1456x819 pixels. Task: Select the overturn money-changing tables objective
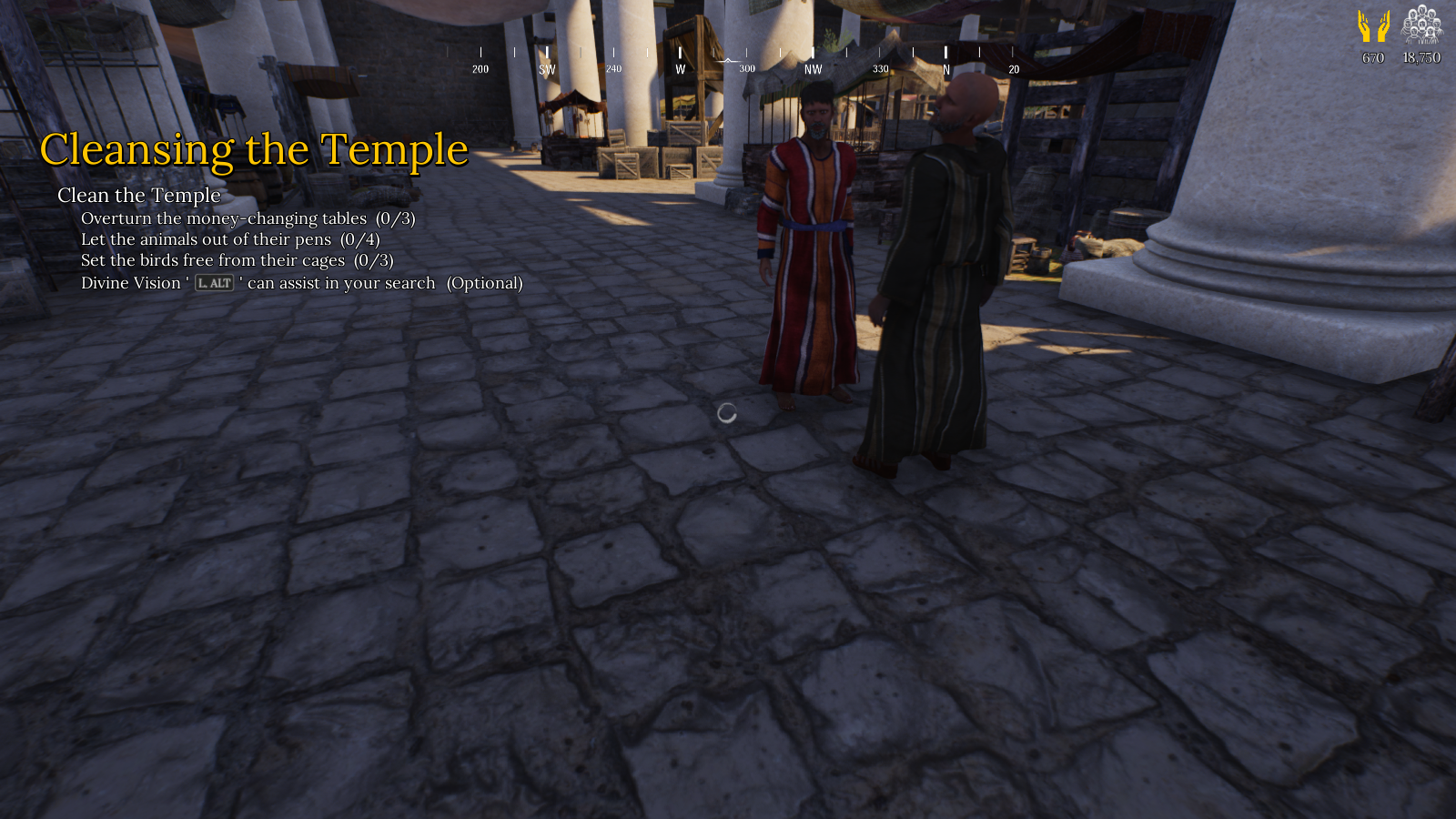tap(248, 218)
